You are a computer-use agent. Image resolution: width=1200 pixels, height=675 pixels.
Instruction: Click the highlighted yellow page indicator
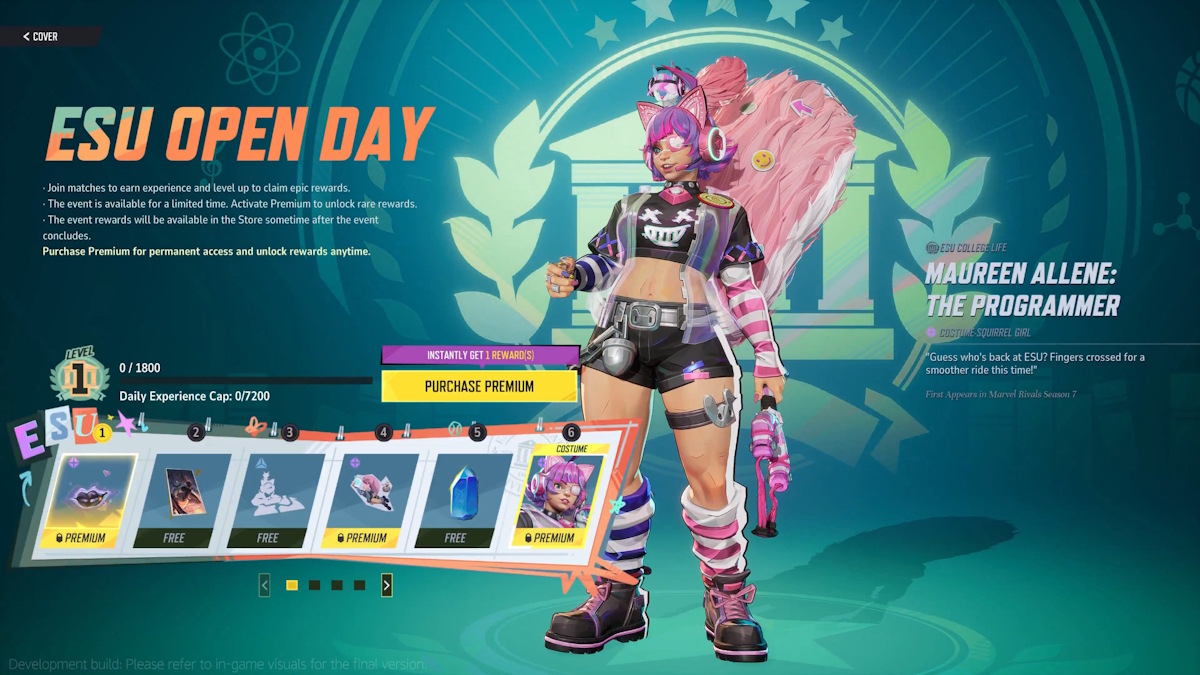tap(292, 585)
